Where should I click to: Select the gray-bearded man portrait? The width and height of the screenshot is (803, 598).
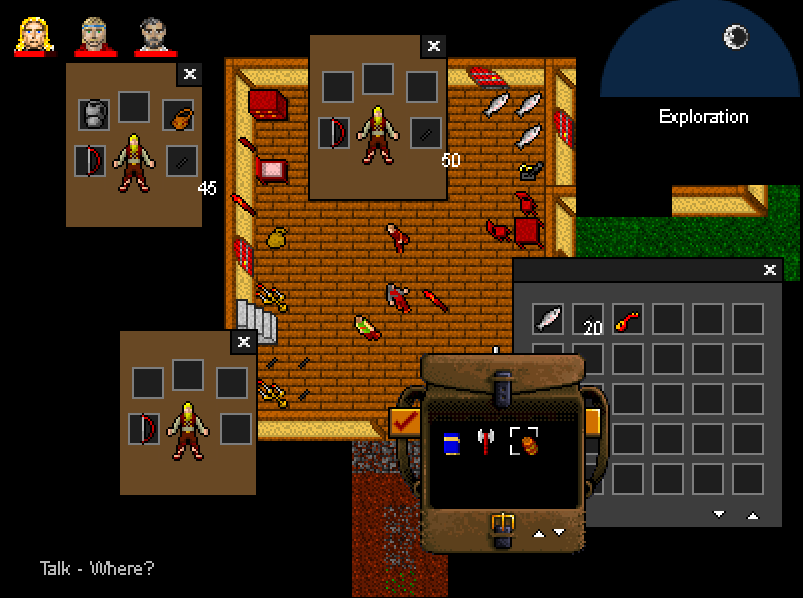154,36
